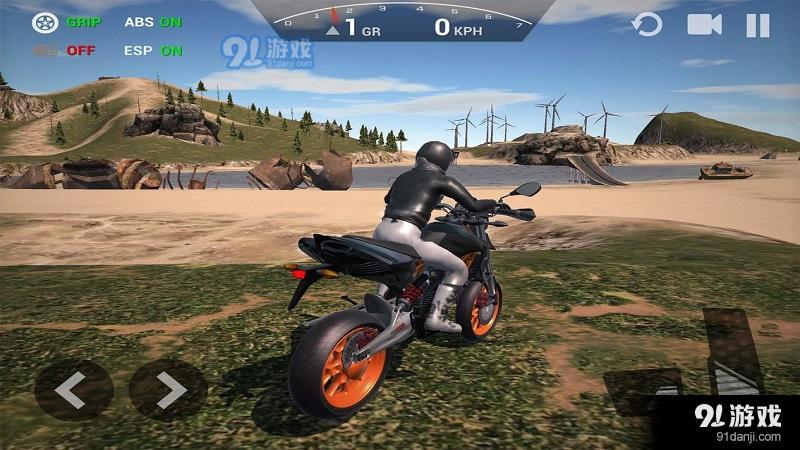
Task: Switch the camera view
Action: tap(704, 25)
